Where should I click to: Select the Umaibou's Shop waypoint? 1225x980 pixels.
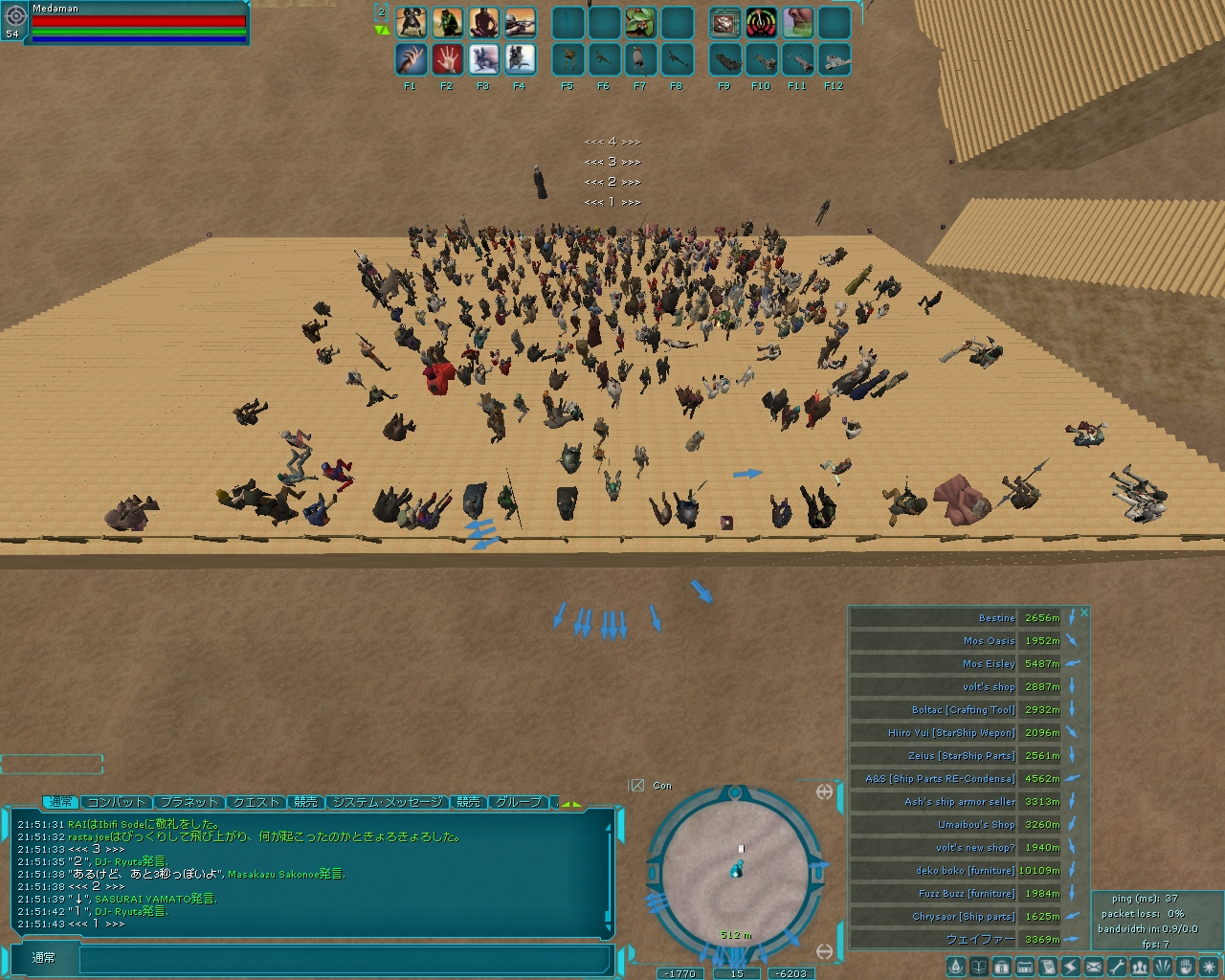tap(957, 825)
